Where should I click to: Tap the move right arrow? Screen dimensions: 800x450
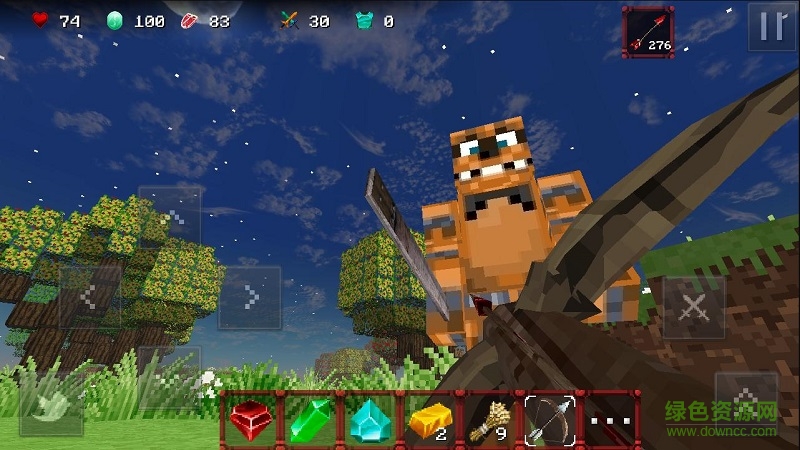pos(250,297)
